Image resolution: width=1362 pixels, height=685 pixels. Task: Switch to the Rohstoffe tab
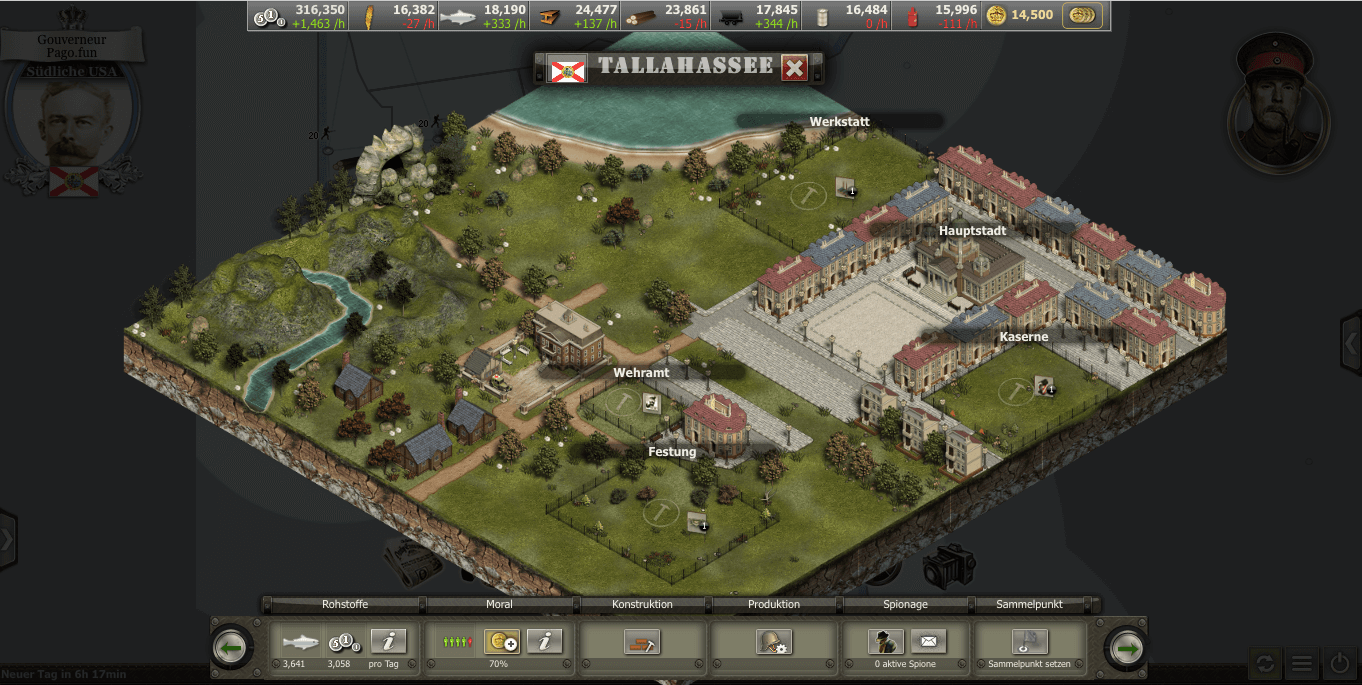(x=345, y=604)
